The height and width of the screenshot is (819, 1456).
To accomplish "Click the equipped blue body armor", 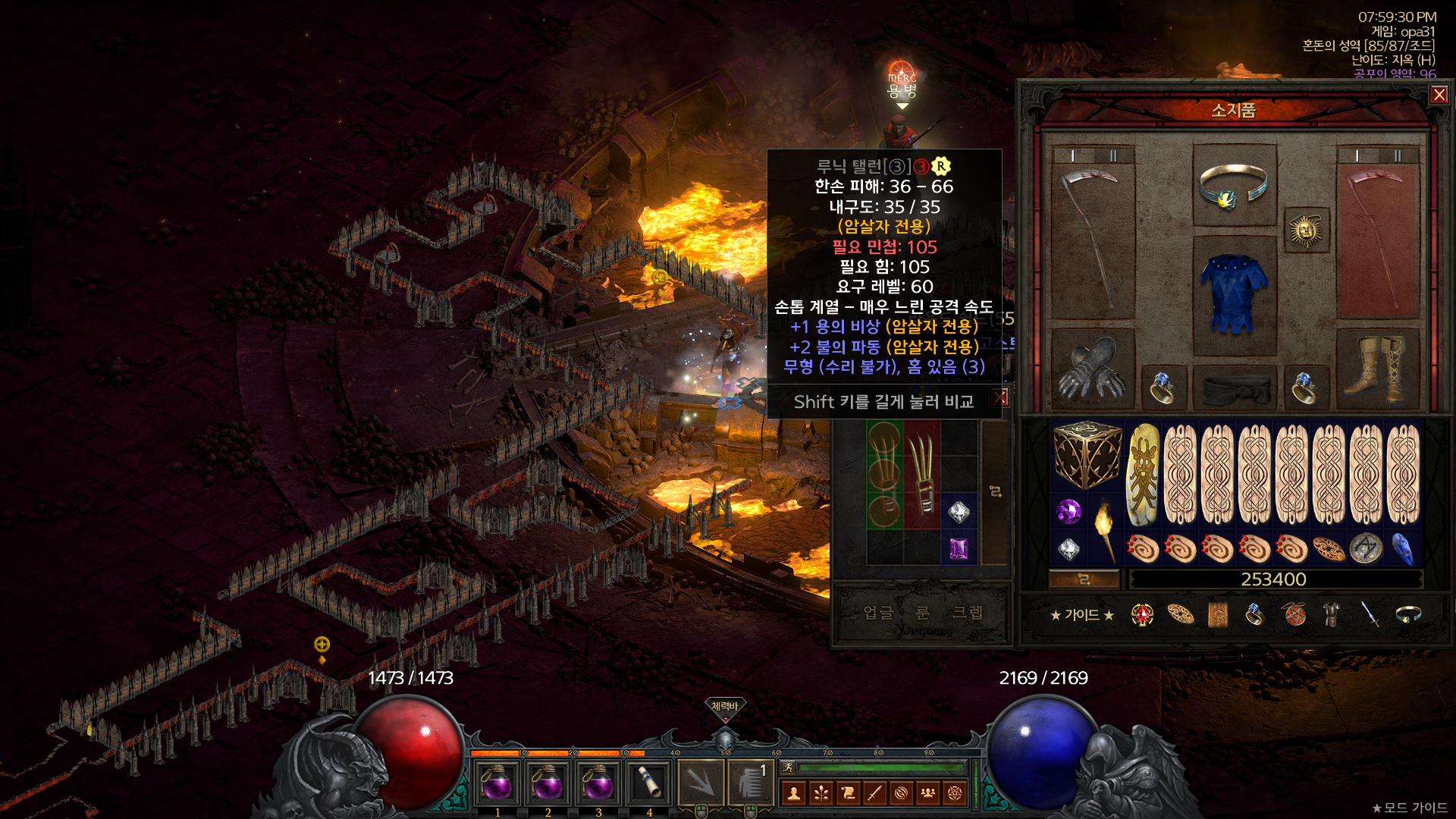I will tap(1233, 295).
